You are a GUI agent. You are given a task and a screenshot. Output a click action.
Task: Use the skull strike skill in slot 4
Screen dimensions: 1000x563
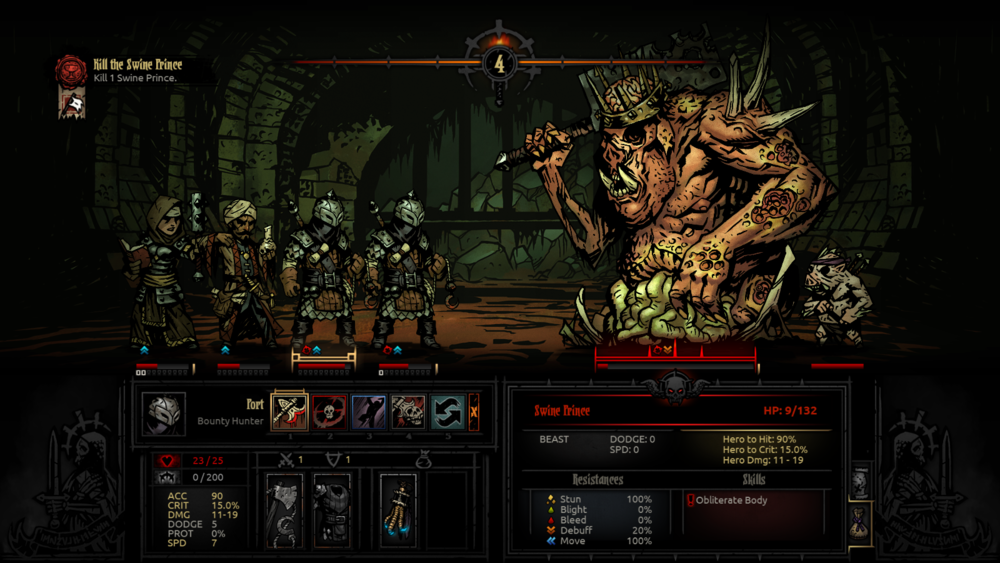pos(408,412)
